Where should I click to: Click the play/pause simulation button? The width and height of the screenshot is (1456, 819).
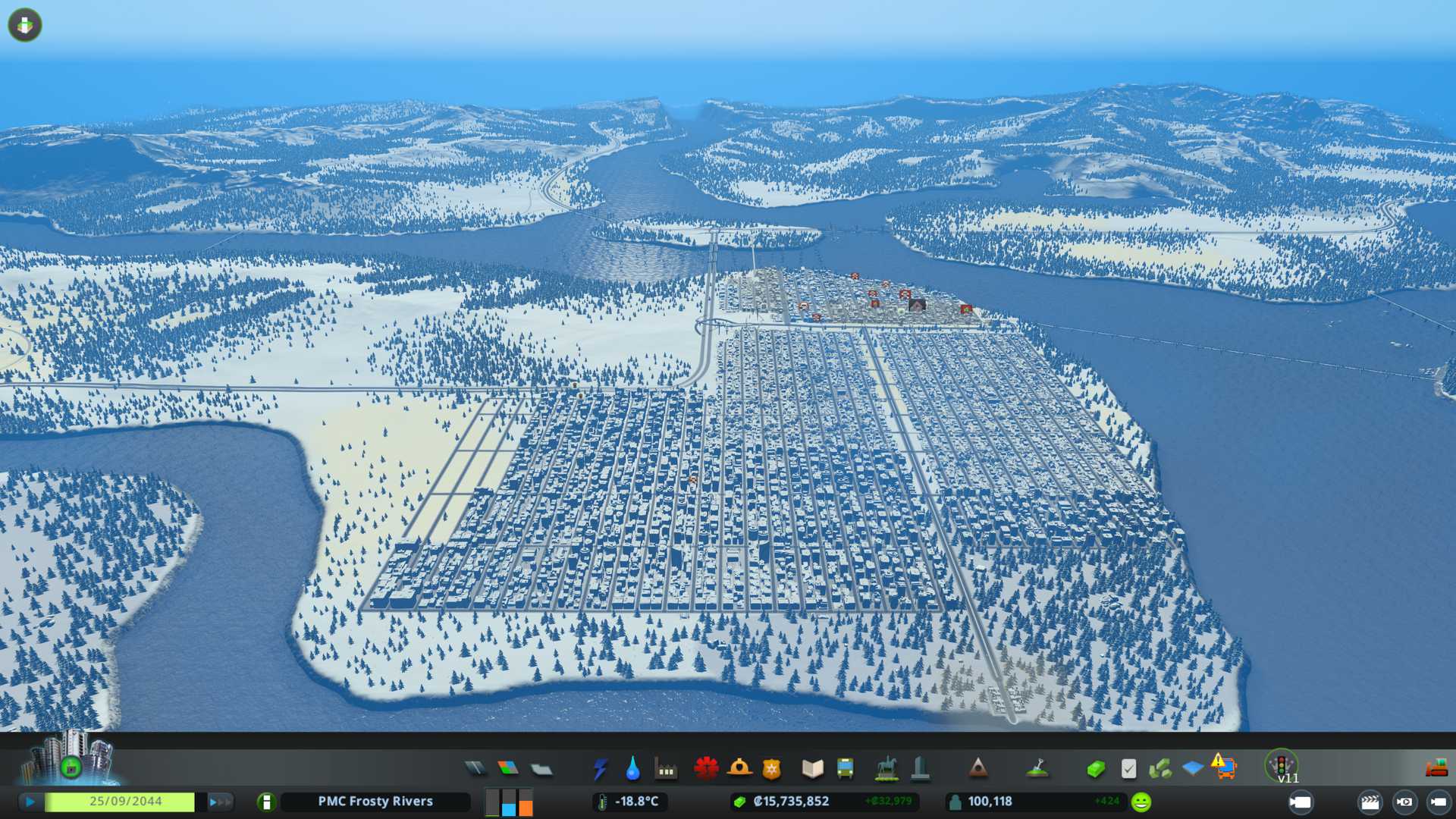pyautogui.click(x=30, y=802)
